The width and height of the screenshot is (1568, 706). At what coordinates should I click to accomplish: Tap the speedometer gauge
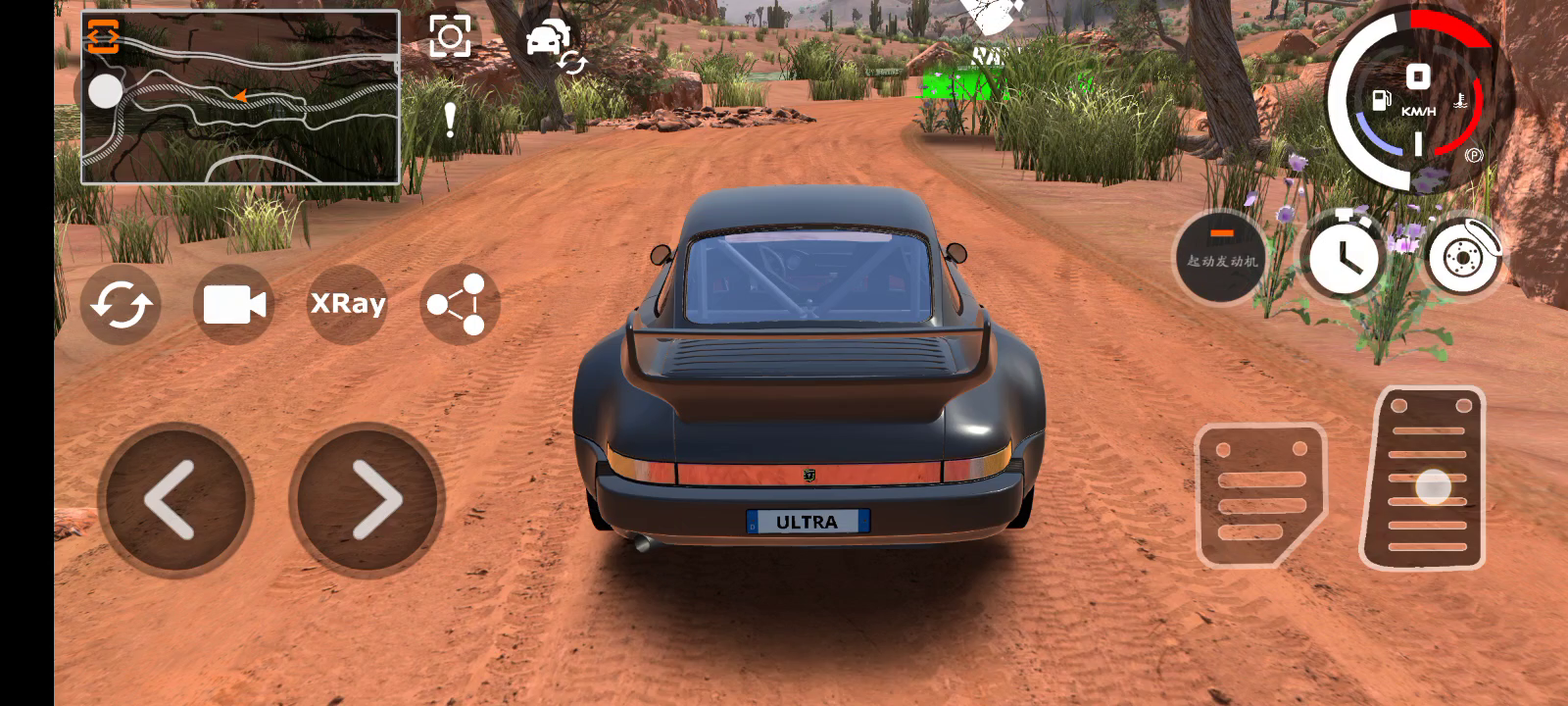(x=1417, y=98)
